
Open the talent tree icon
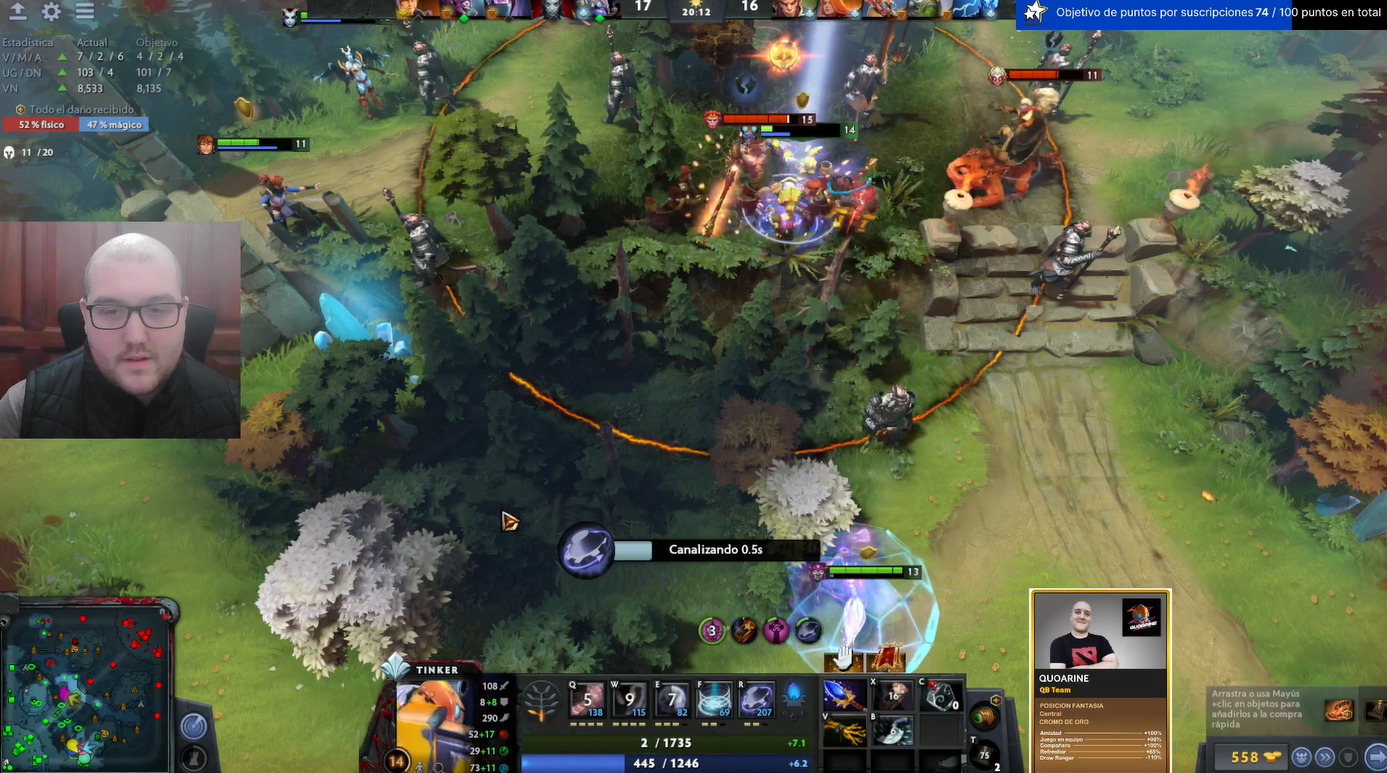coord(542,700)
